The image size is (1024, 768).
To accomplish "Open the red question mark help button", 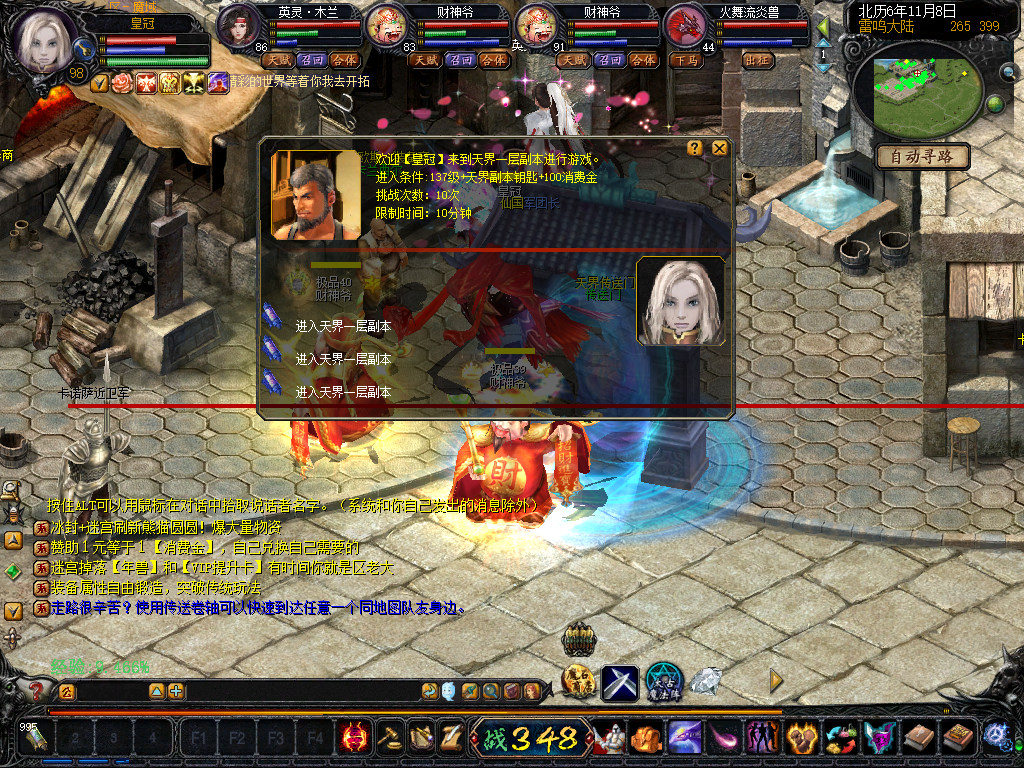I will [x=38, y=690].
